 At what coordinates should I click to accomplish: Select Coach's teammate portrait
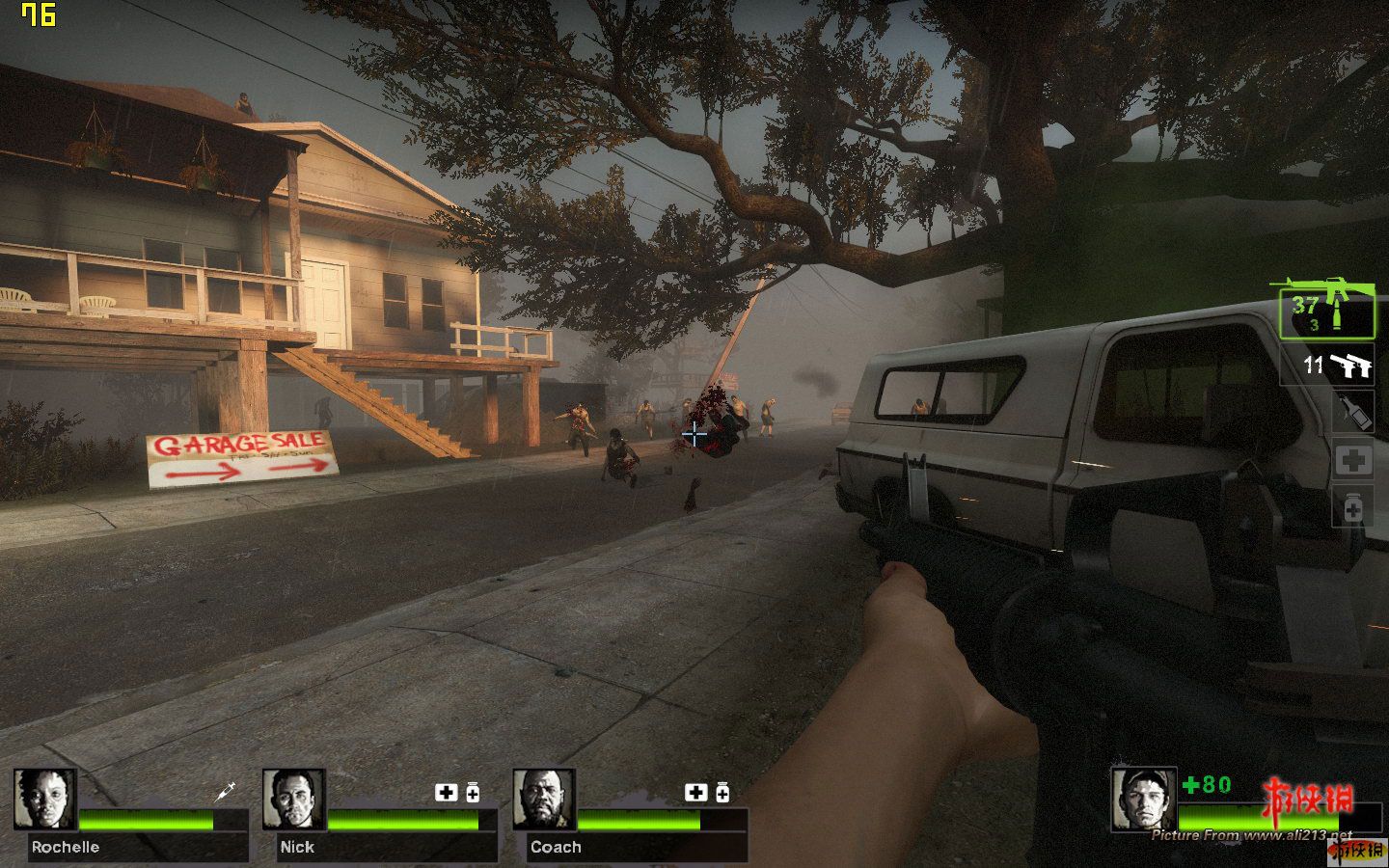pos(544,800)
